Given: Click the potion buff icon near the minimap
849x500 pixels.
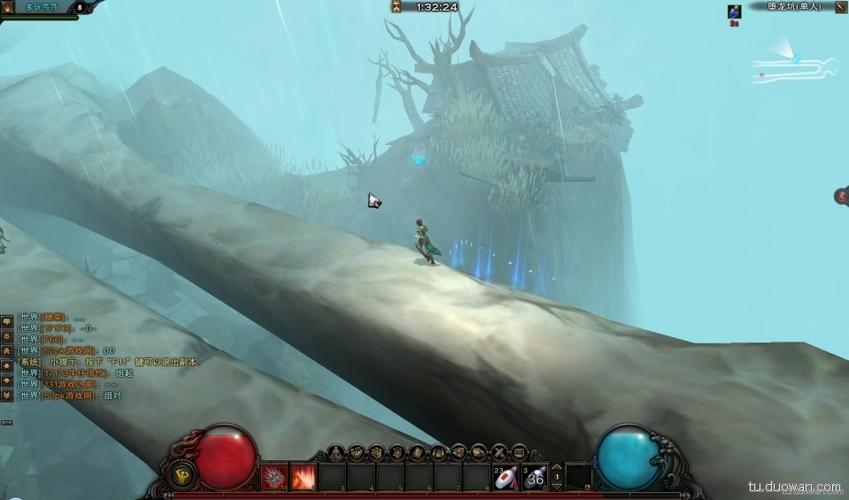Looking at the screenshot, I should 734,11.
